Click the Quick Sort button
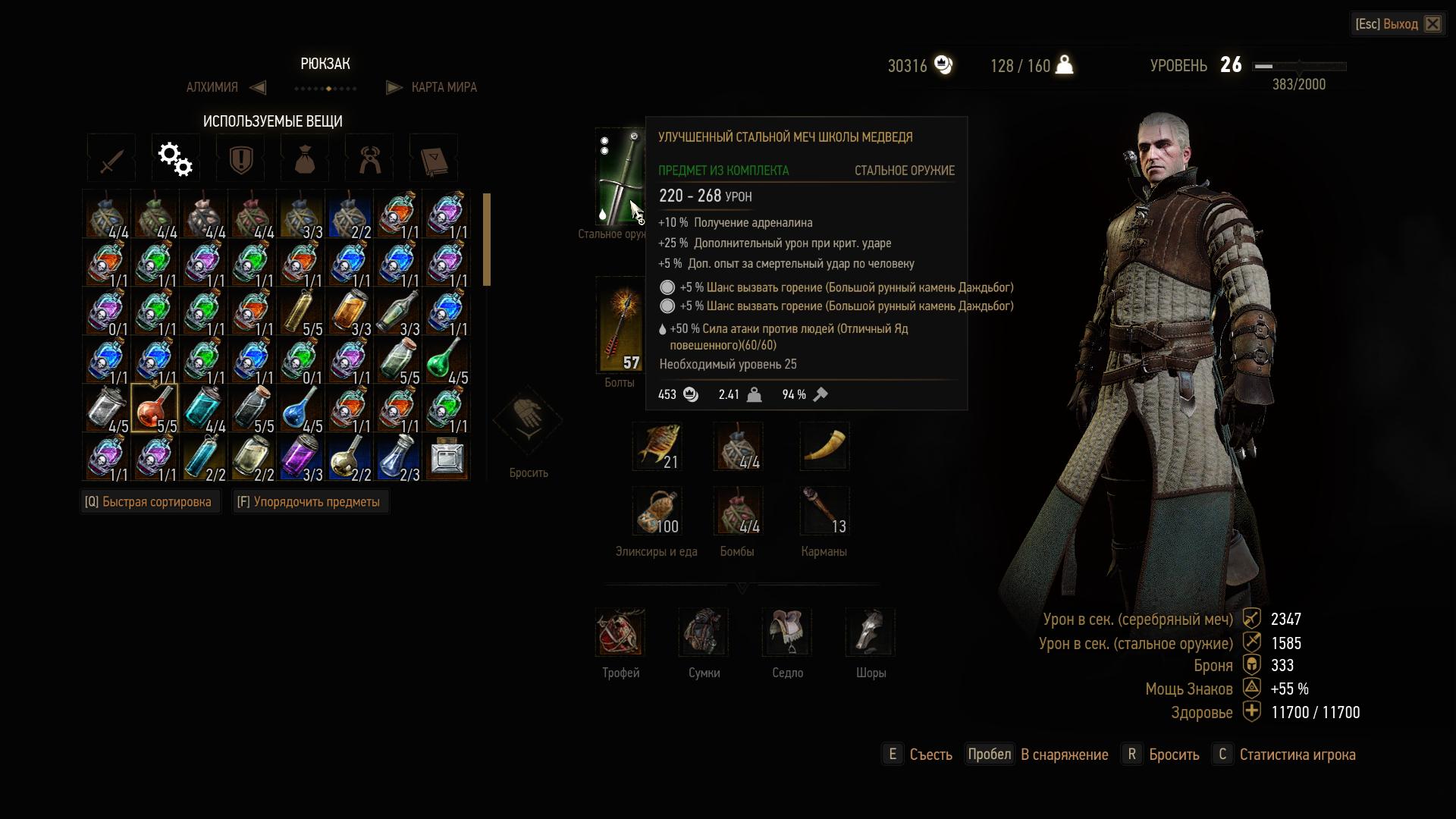Viewport: 1456px width, 819px height. [149, 502]
